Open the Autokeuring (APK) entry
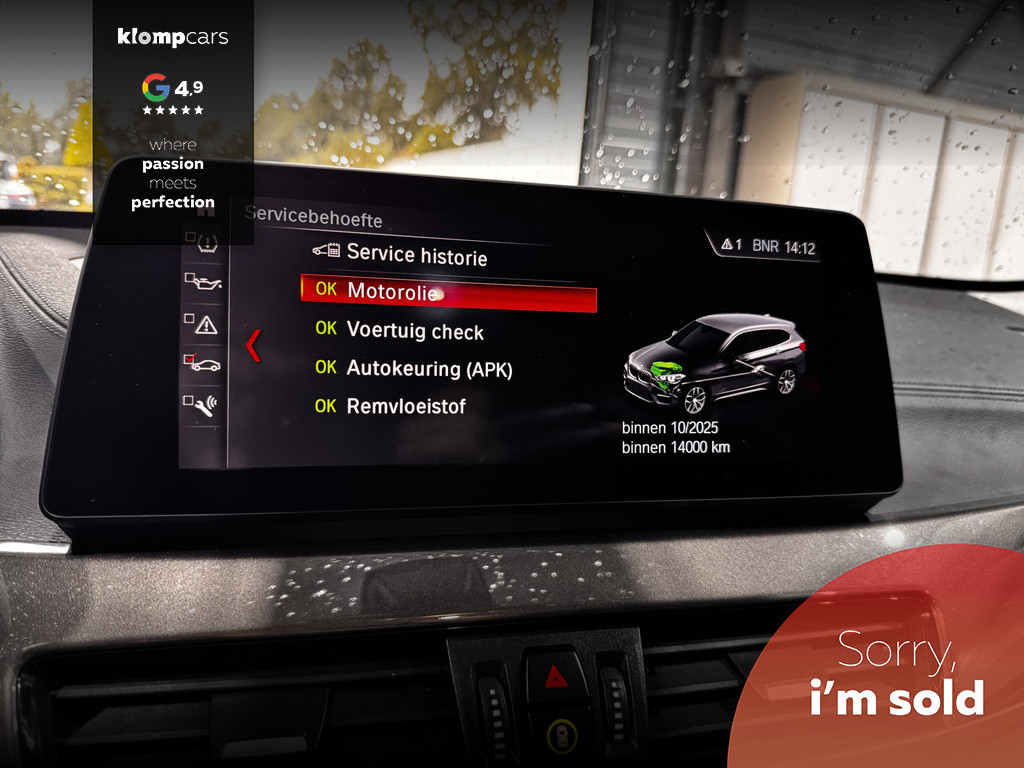The width and height of the screenshot is (1024, 768). point(428,368)
